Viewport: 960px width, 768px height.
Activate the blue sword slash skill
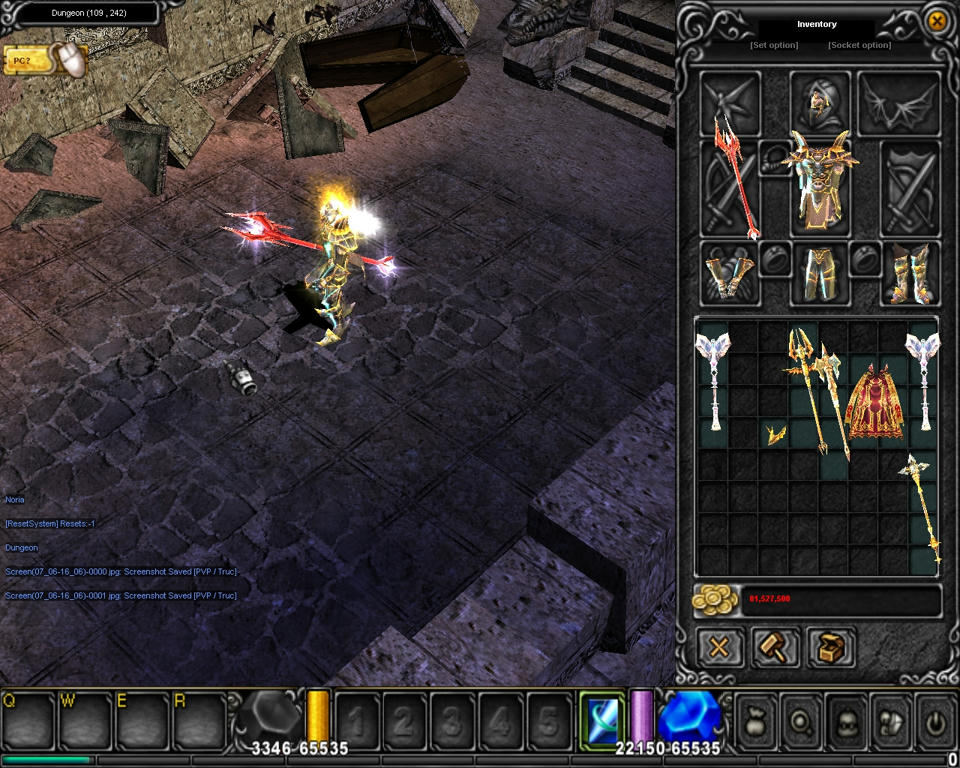coord(602,716)
